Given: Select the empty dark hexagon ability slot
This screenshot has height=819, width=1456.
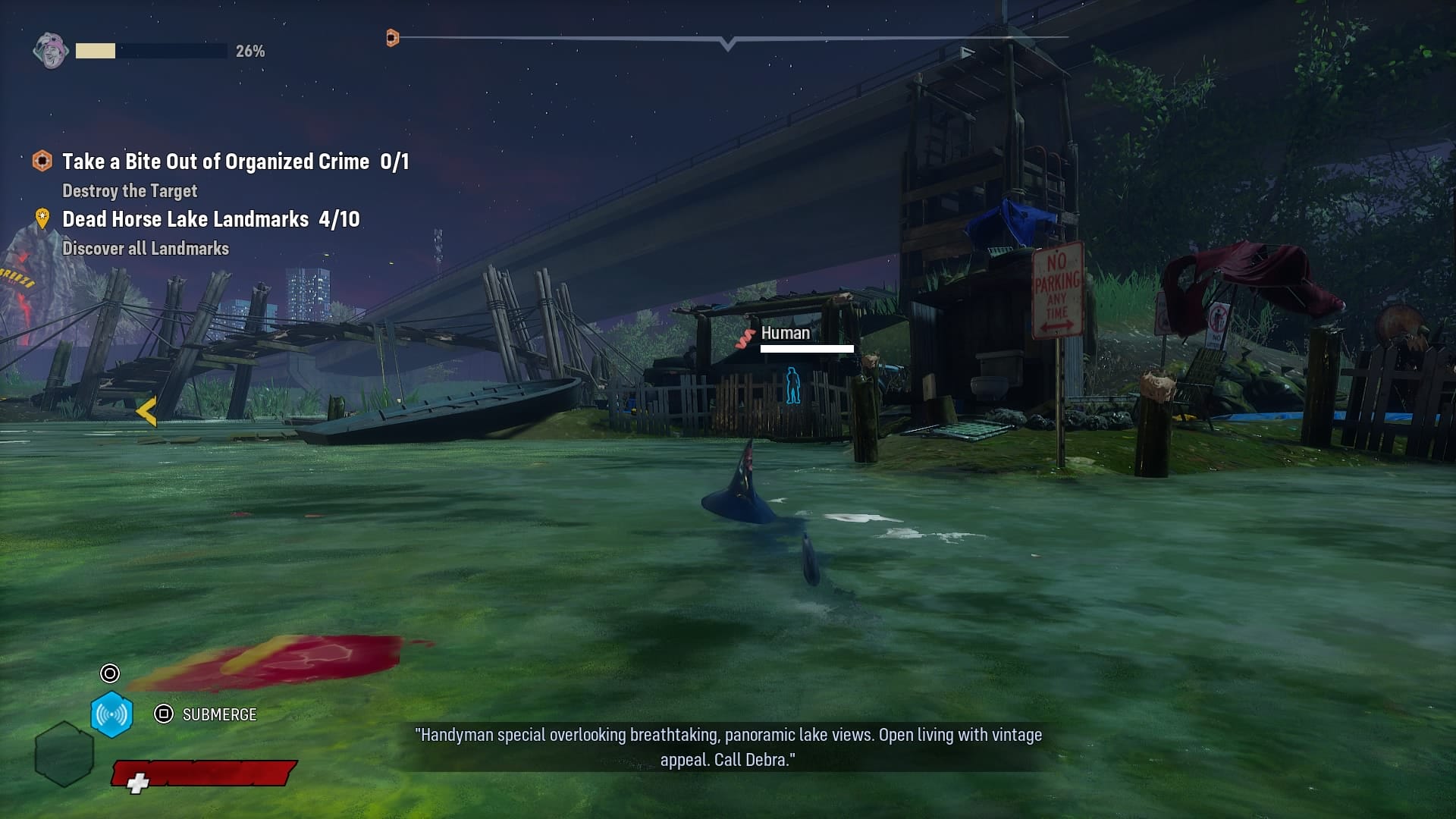Looking at the screenshot, I should (x=64, y=754).
